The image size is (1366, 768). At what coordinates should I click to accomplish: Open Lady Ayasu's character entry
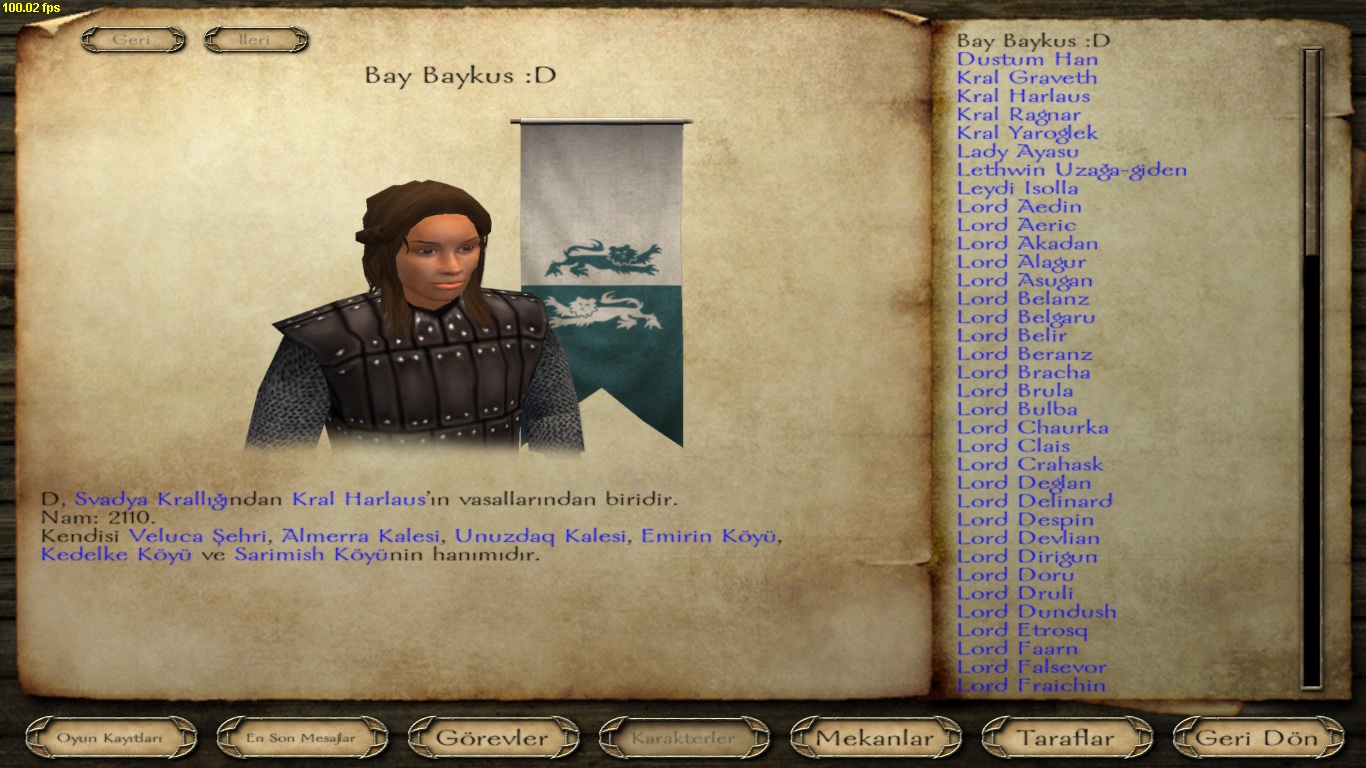coord(1017,152)
